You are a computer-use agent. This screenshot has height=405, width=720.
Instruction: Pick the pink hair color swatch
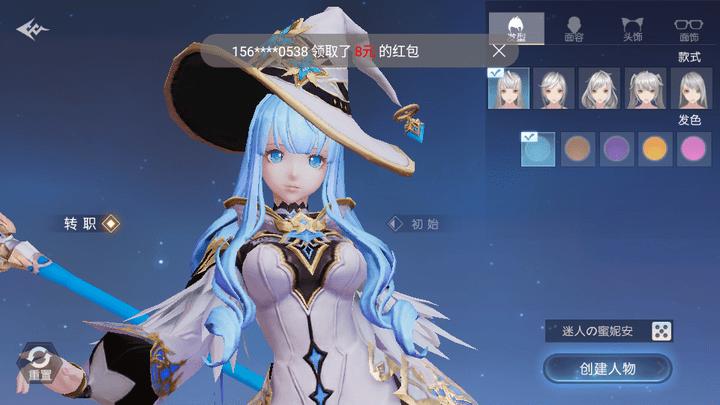tap(693, 150)
